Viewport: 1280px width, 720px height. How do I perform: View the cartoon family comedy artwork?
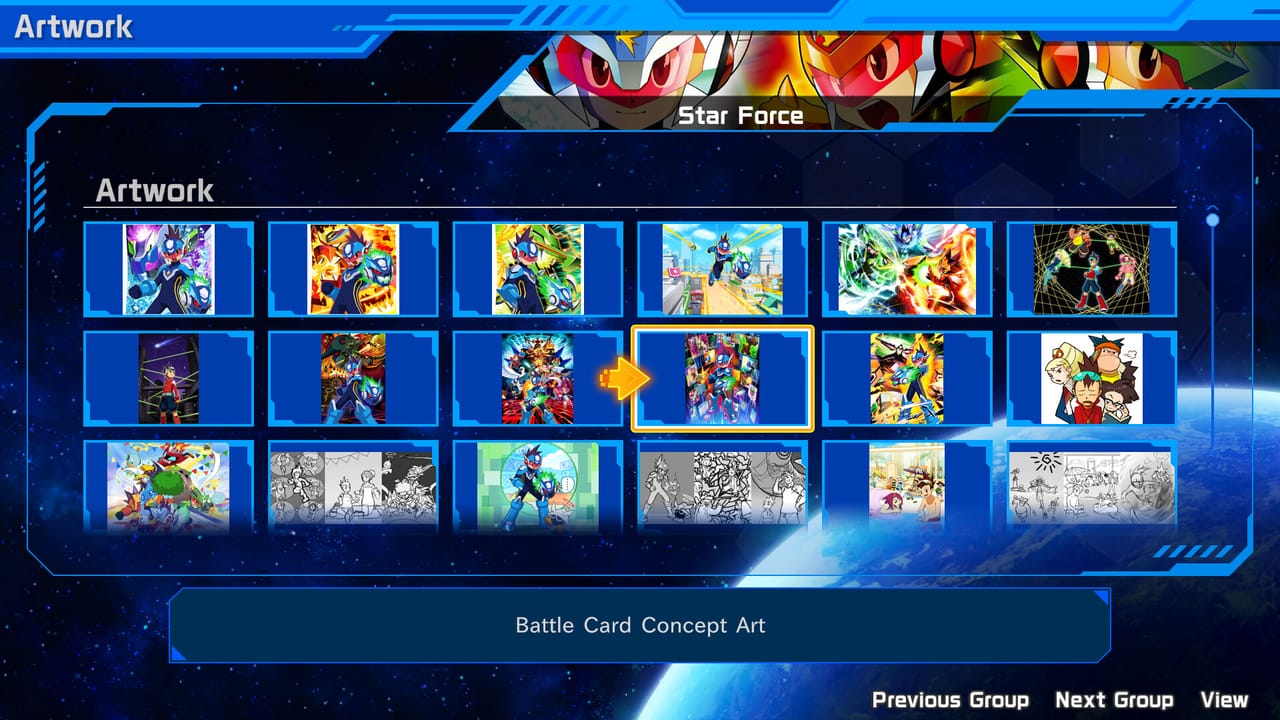[x=1089, y=380]
